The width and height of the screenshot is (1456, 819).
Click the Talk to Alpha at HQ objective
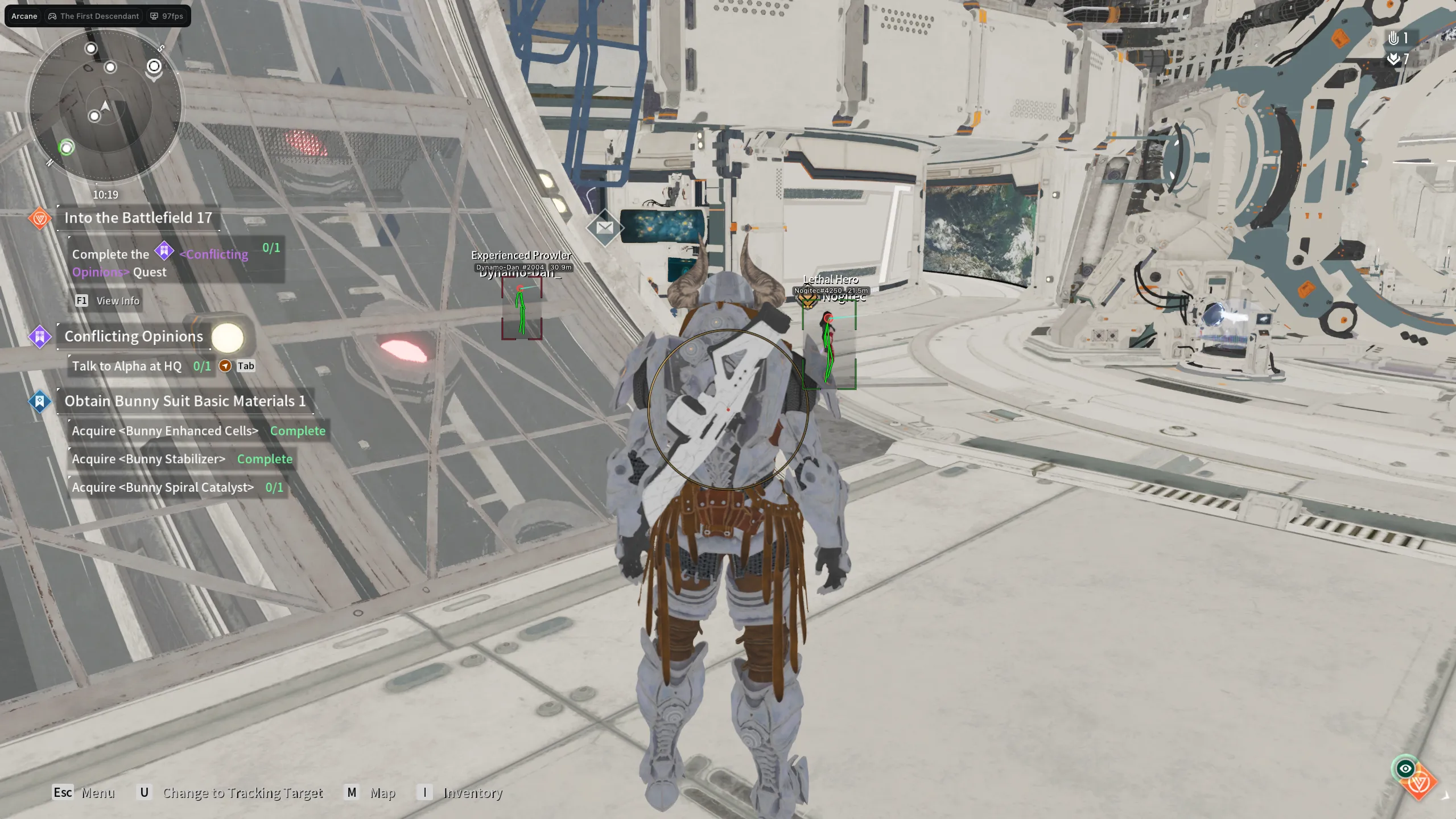127,366
